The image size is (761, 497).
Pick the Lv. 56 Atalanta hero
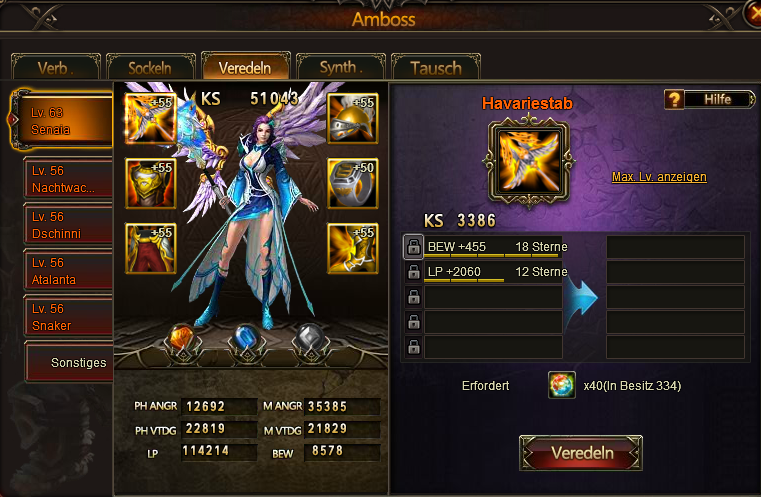(x=68, y=272)
